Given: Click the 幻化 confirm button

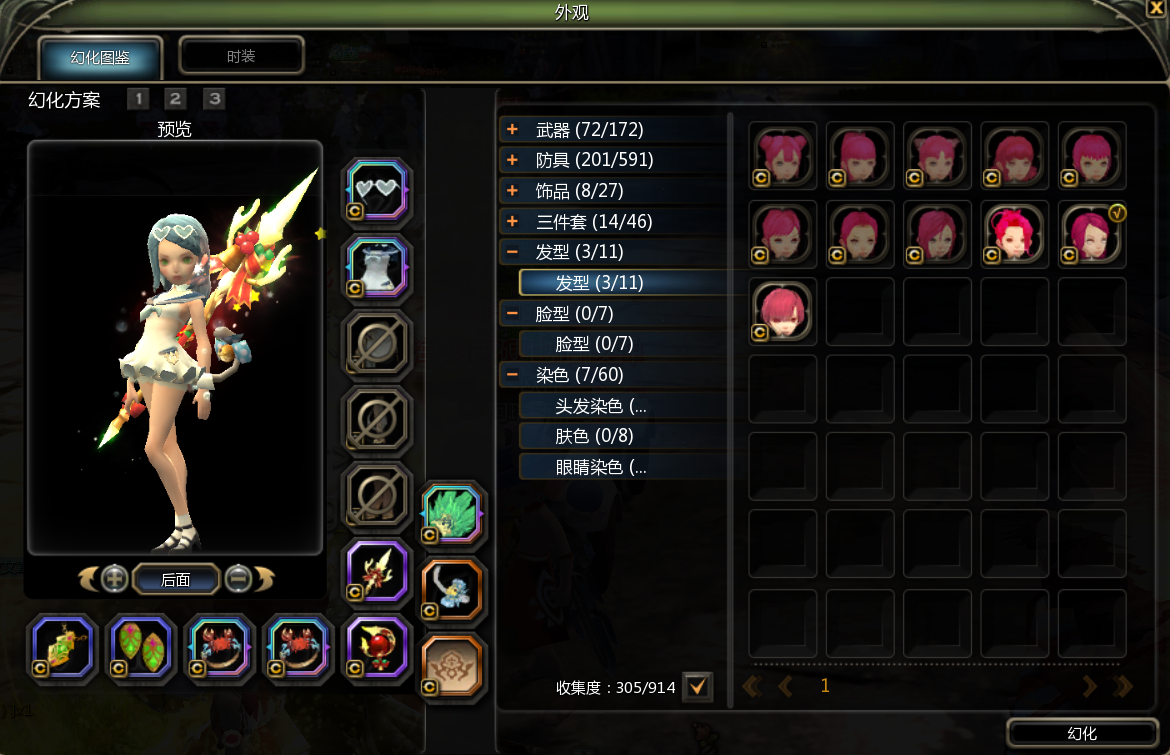Looking at the screenshot, I should [x=1082, y=733].
